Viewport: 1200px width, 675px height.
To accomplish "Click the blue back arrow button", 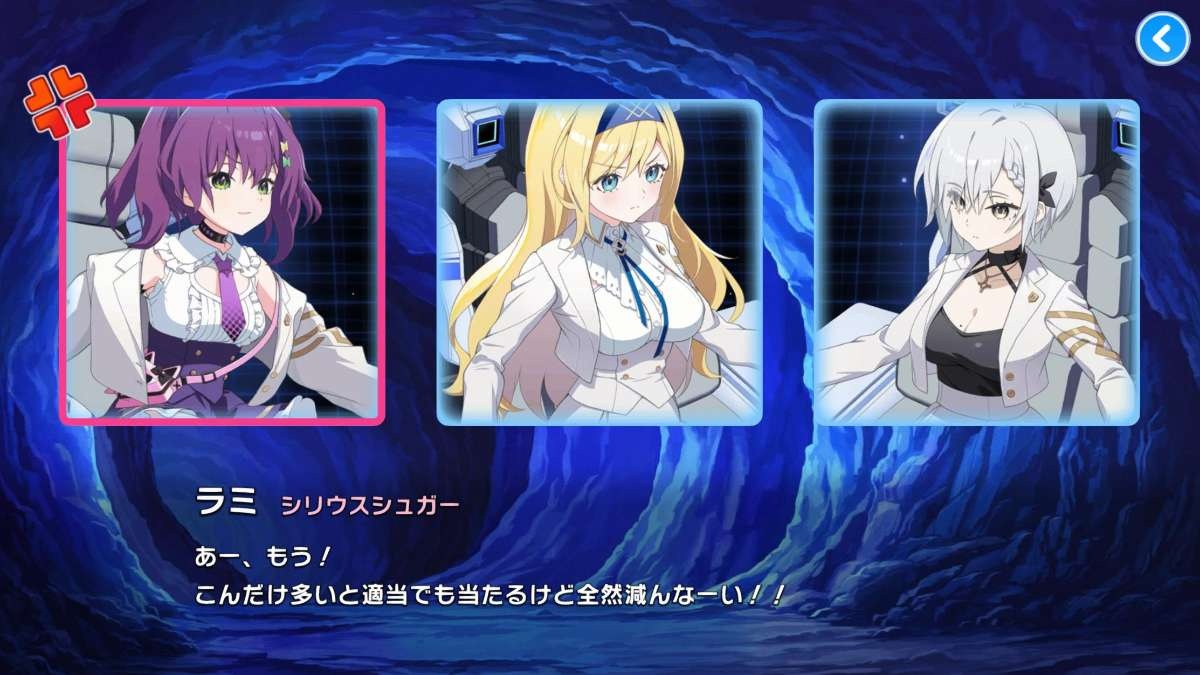I will (x=1160, y=39).
